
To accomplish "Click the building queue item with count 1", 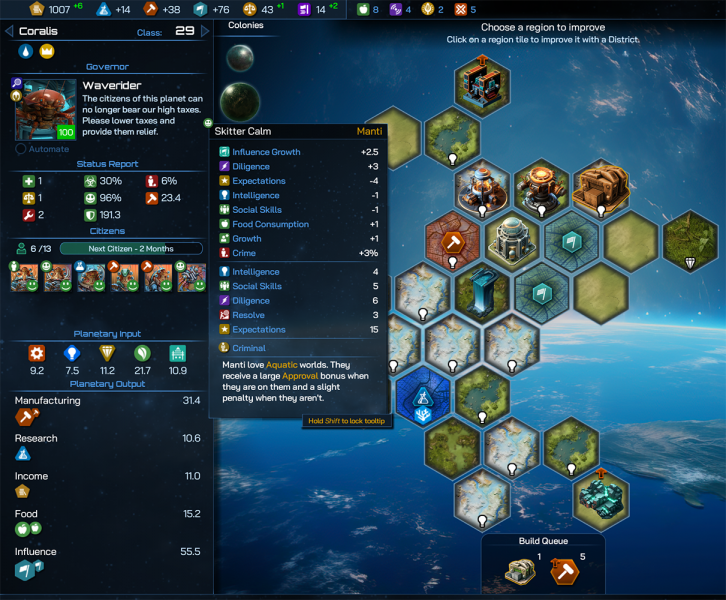I will [x=522, y=571].
